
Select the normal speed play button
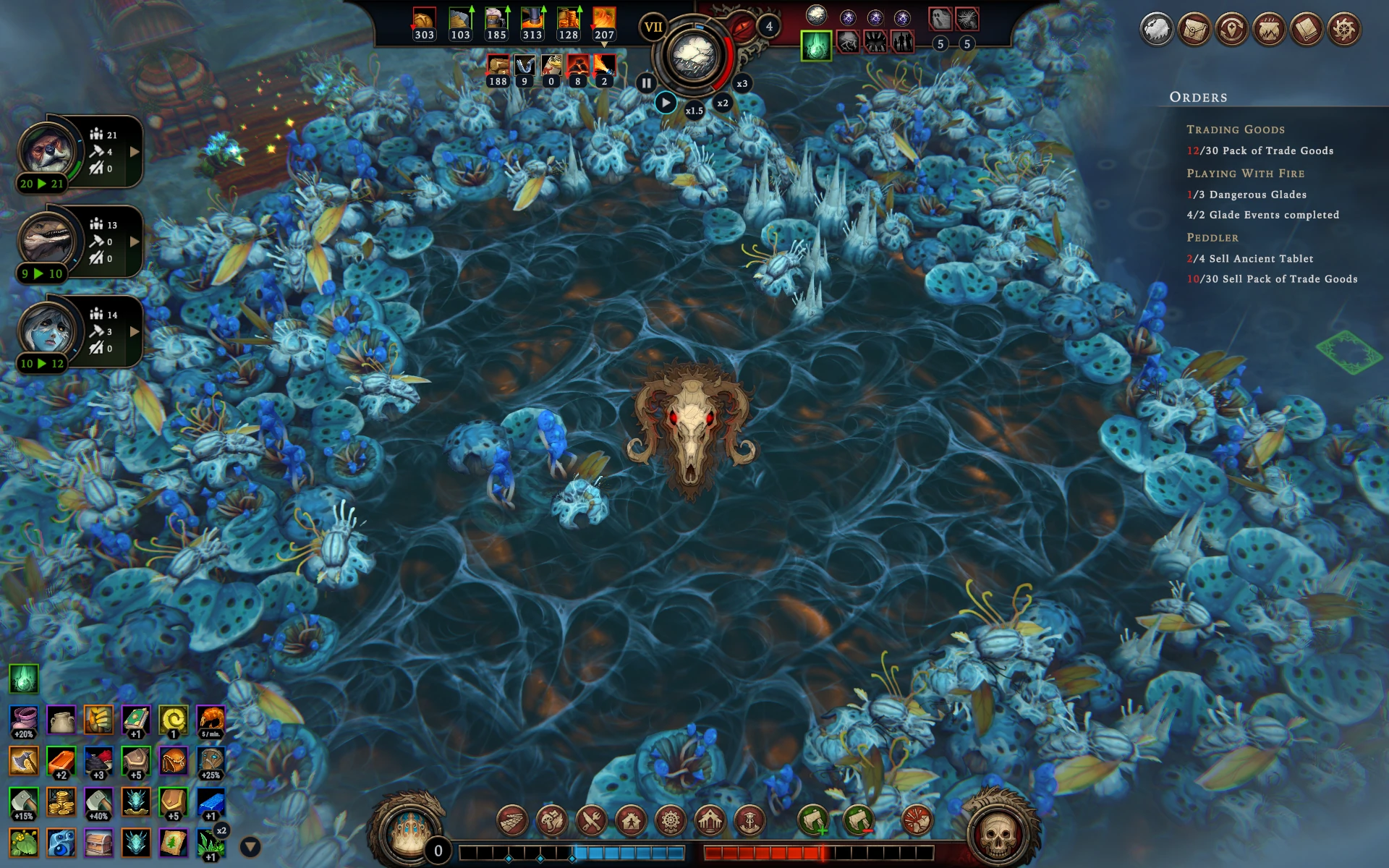[x=666, y=103]
